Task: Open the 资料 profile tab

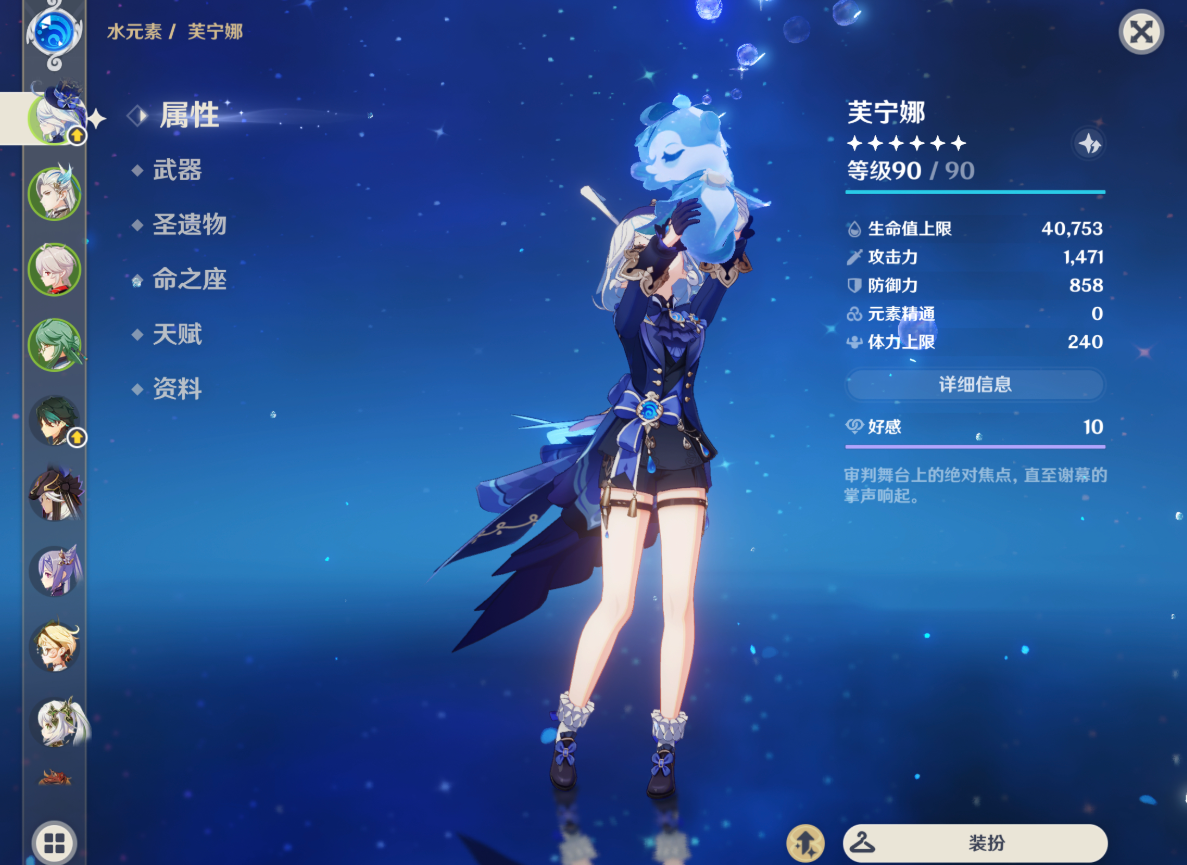Action: coord(177,390)
